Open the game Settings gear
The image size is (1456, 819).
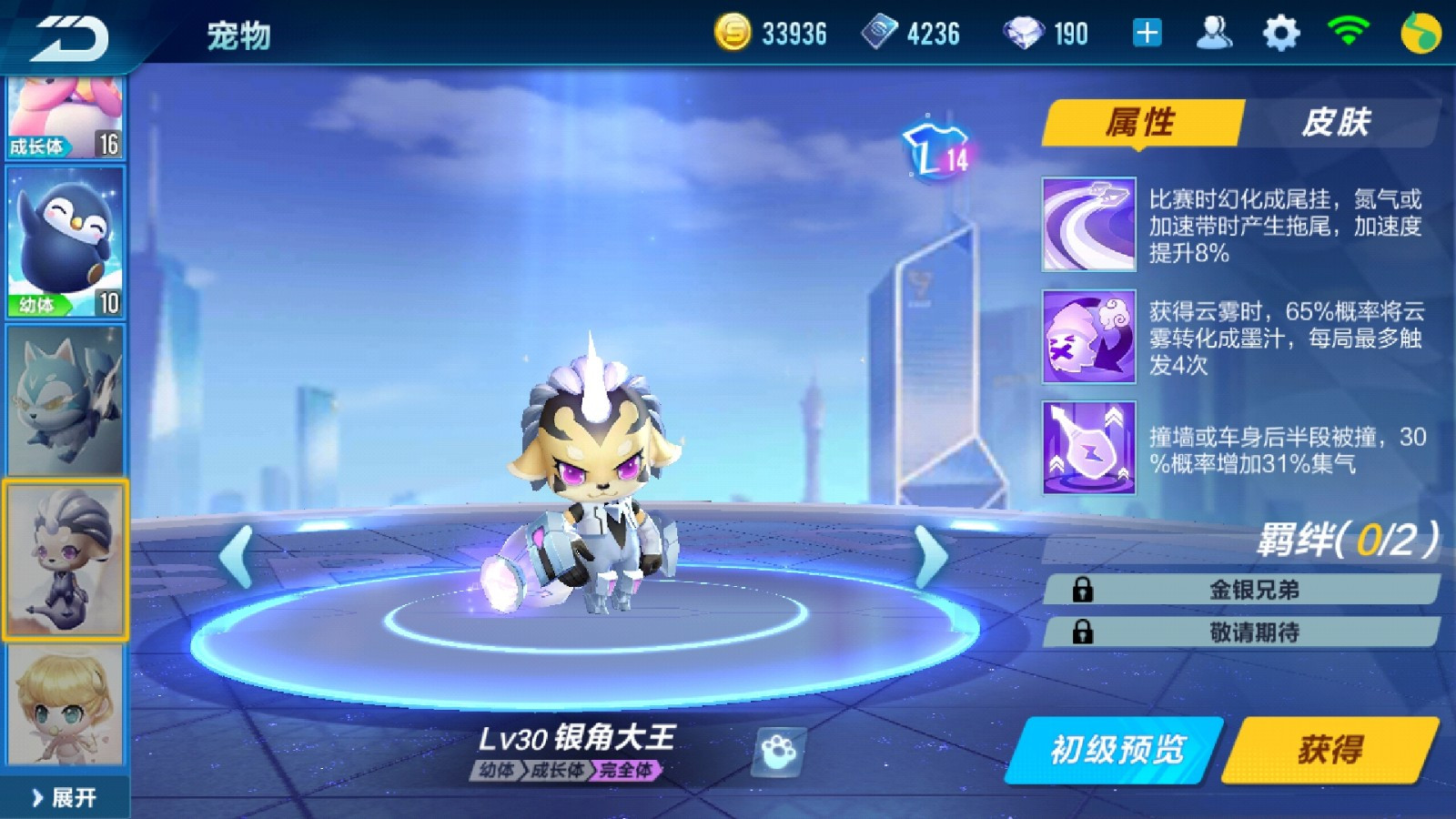(x=1279, y=30)
